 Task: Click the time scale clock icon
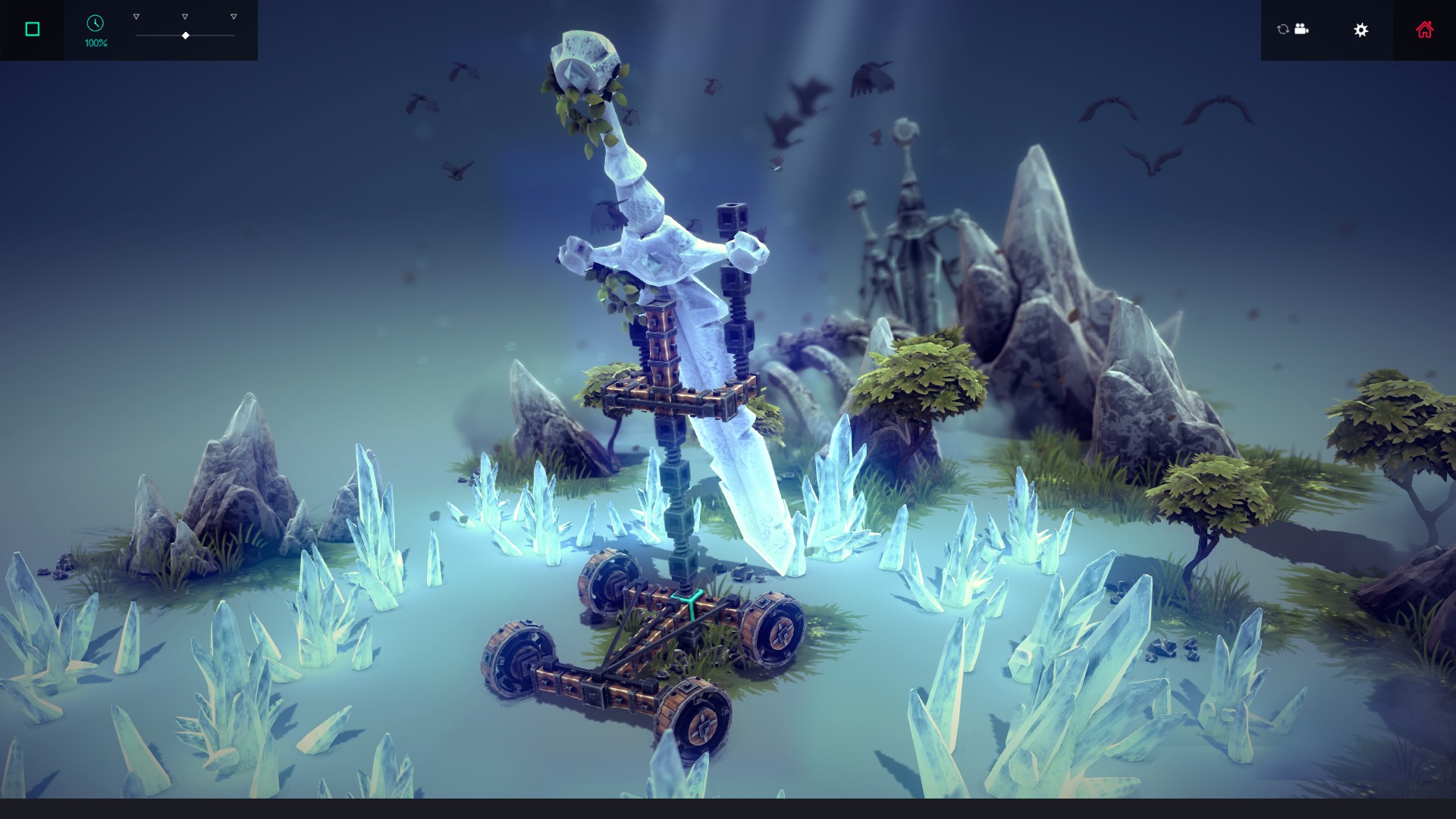tap(95, 24)
